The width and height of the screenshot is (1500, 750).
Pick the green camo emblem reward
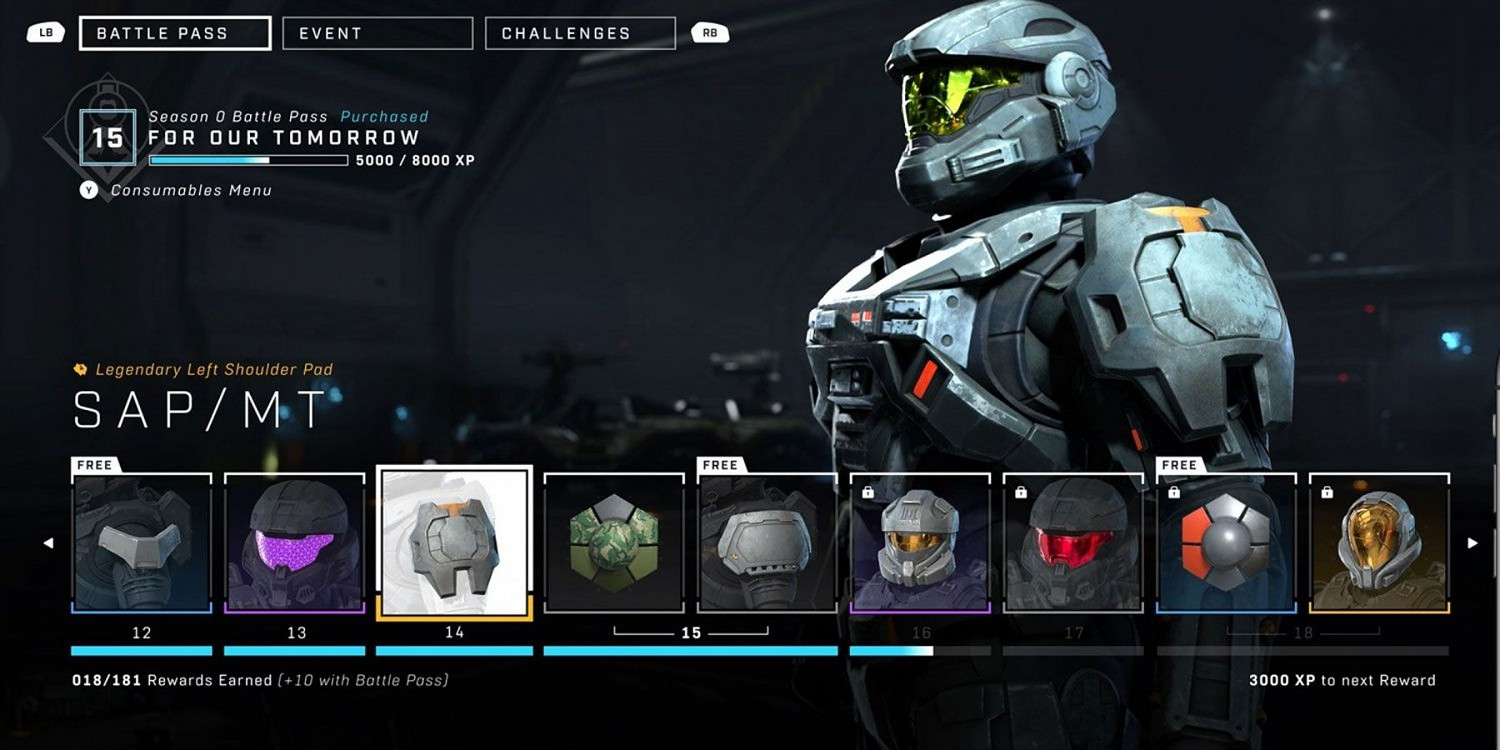(x=614, y=543)
